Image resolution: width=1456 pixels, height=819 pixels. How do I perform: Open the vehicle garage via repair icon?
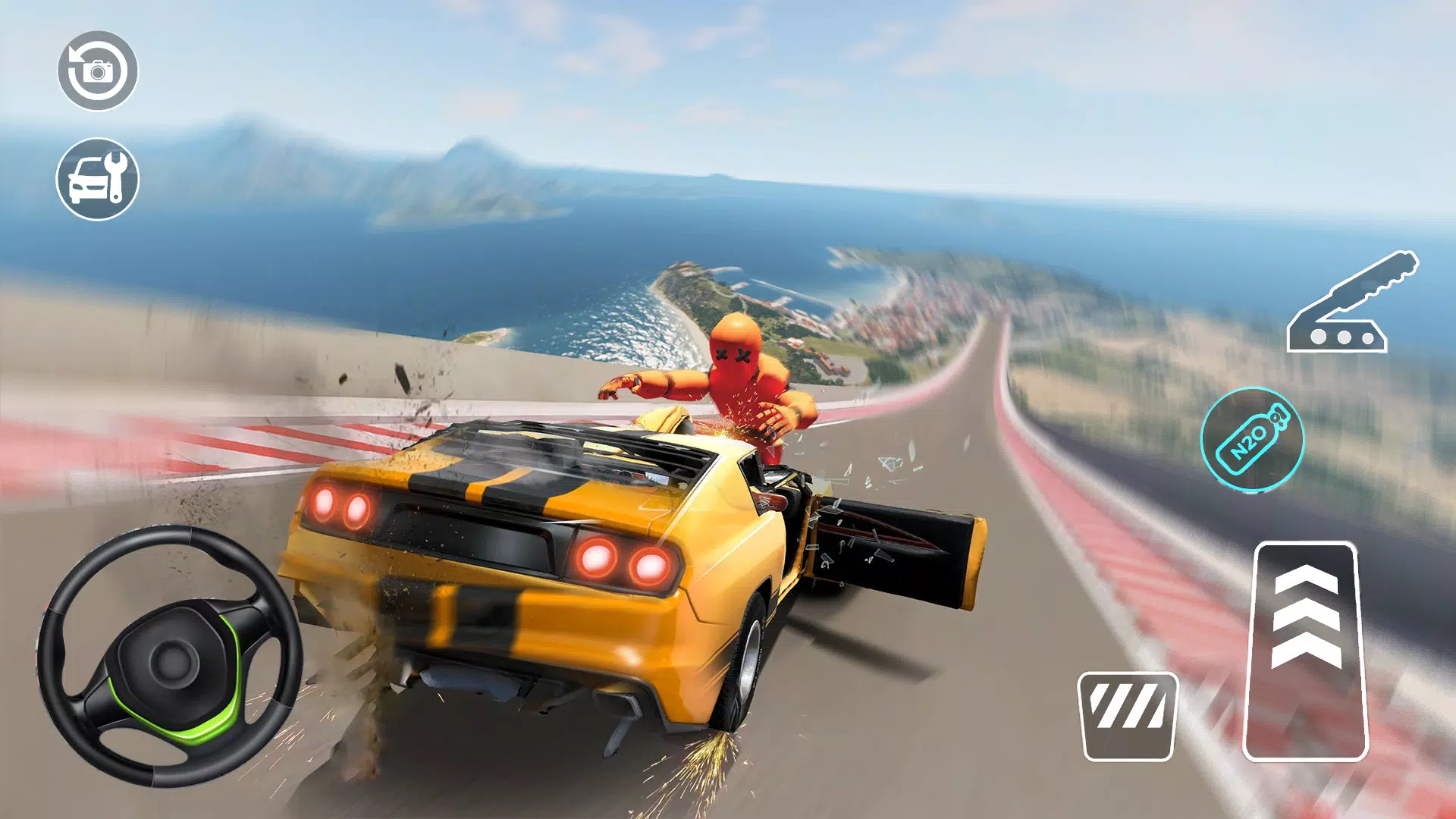97,180
